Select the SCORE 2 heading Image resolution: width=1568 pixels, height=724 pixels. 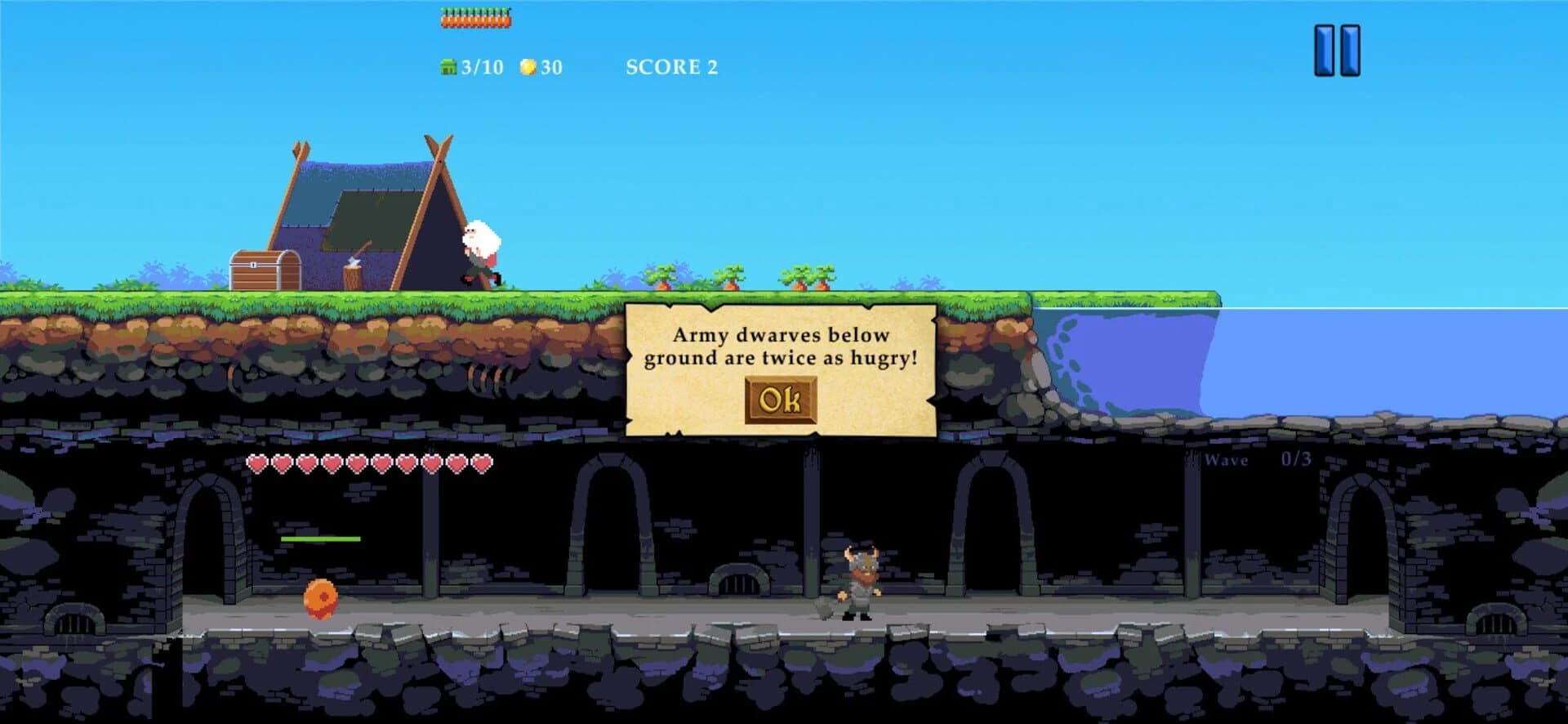[670, 67]
